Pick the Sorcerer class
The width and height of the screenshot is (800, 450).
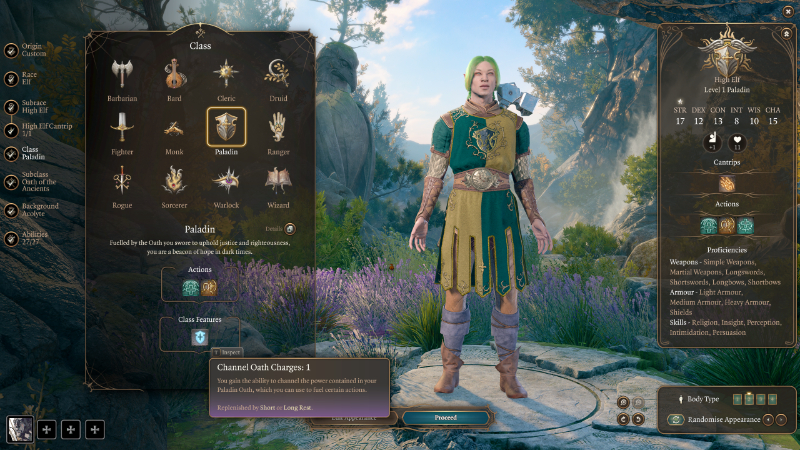click(174, 180)
